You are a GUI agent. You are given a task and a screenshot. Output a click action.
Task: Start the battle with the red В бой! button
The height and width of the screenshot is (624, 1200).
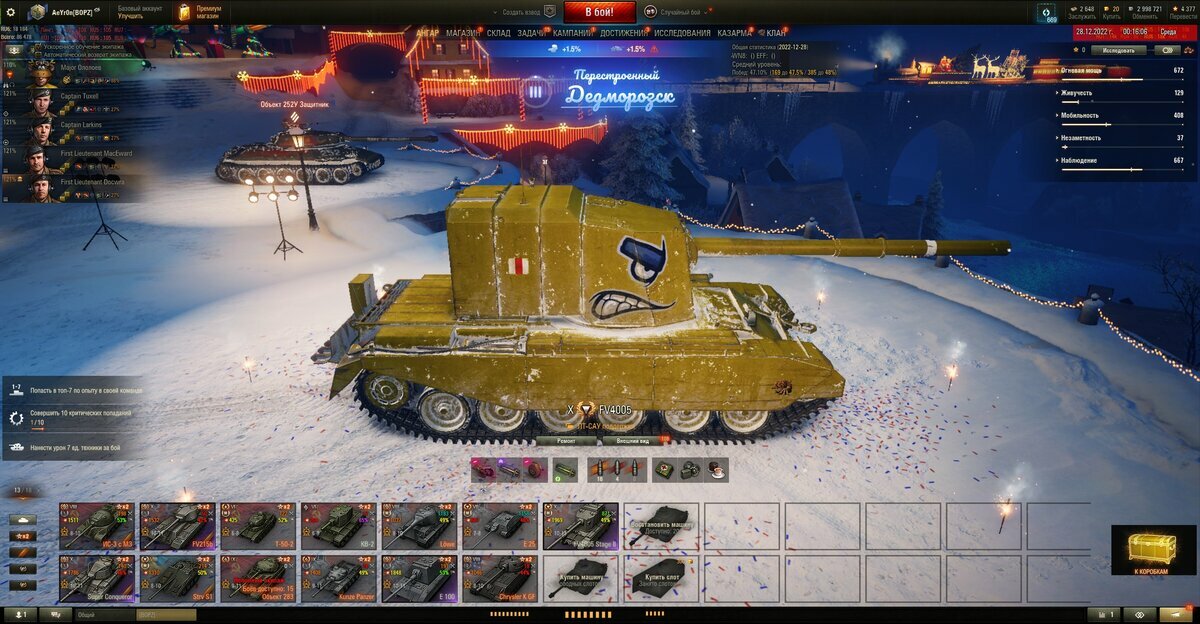tap(600, 12)
